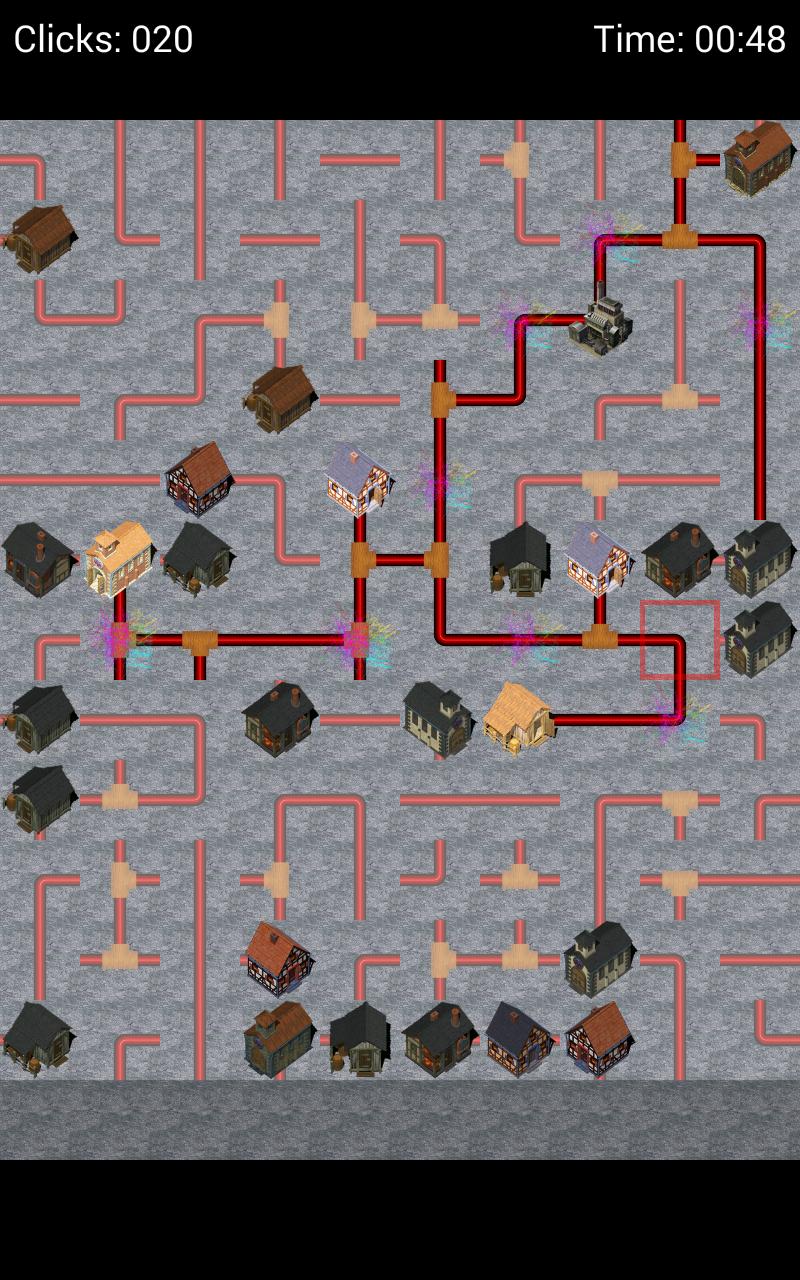Select the dark-blue-roofed half-timbered house tile
This screenshot has height=1280, width=800.
tap(519, 1039)
